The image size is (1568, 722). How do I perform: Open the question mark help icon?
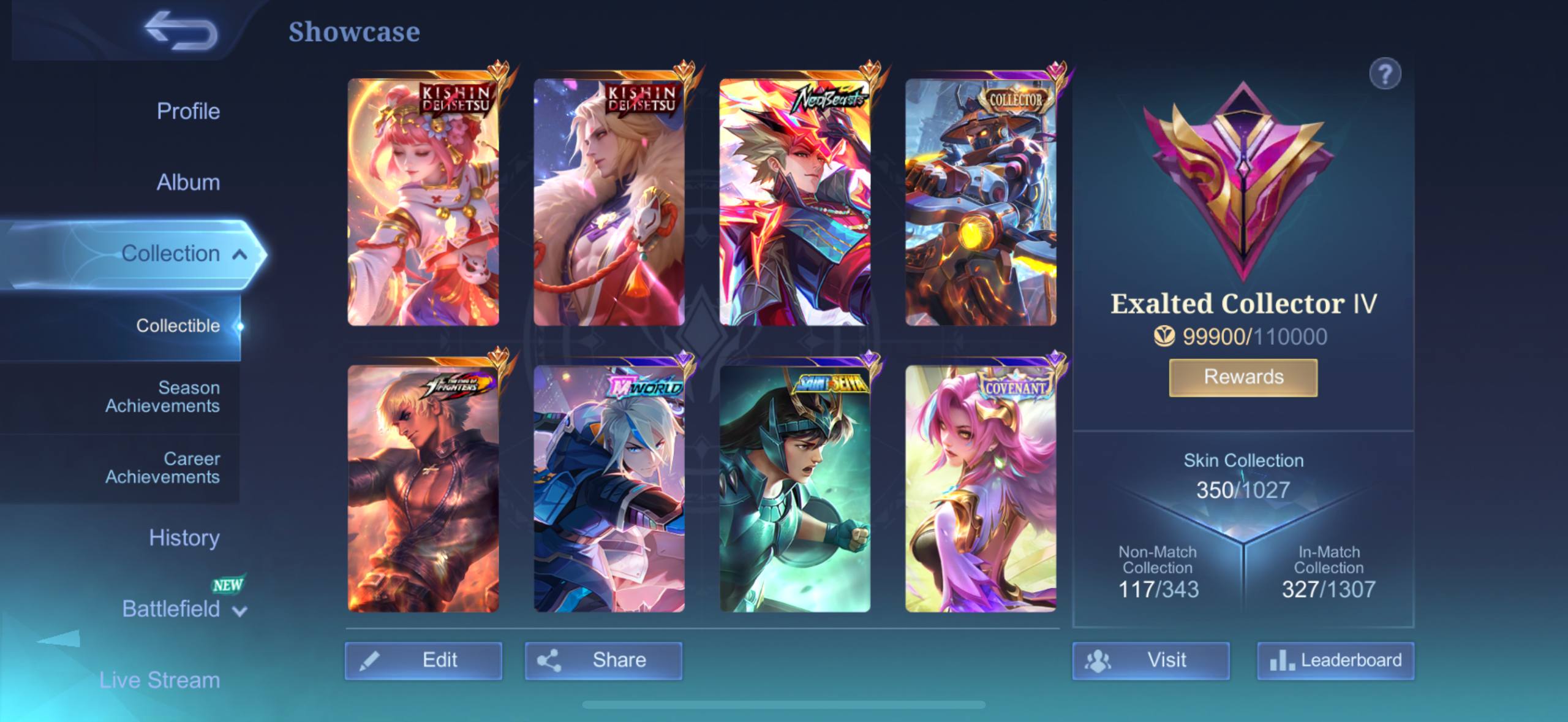click(1385, 74)
